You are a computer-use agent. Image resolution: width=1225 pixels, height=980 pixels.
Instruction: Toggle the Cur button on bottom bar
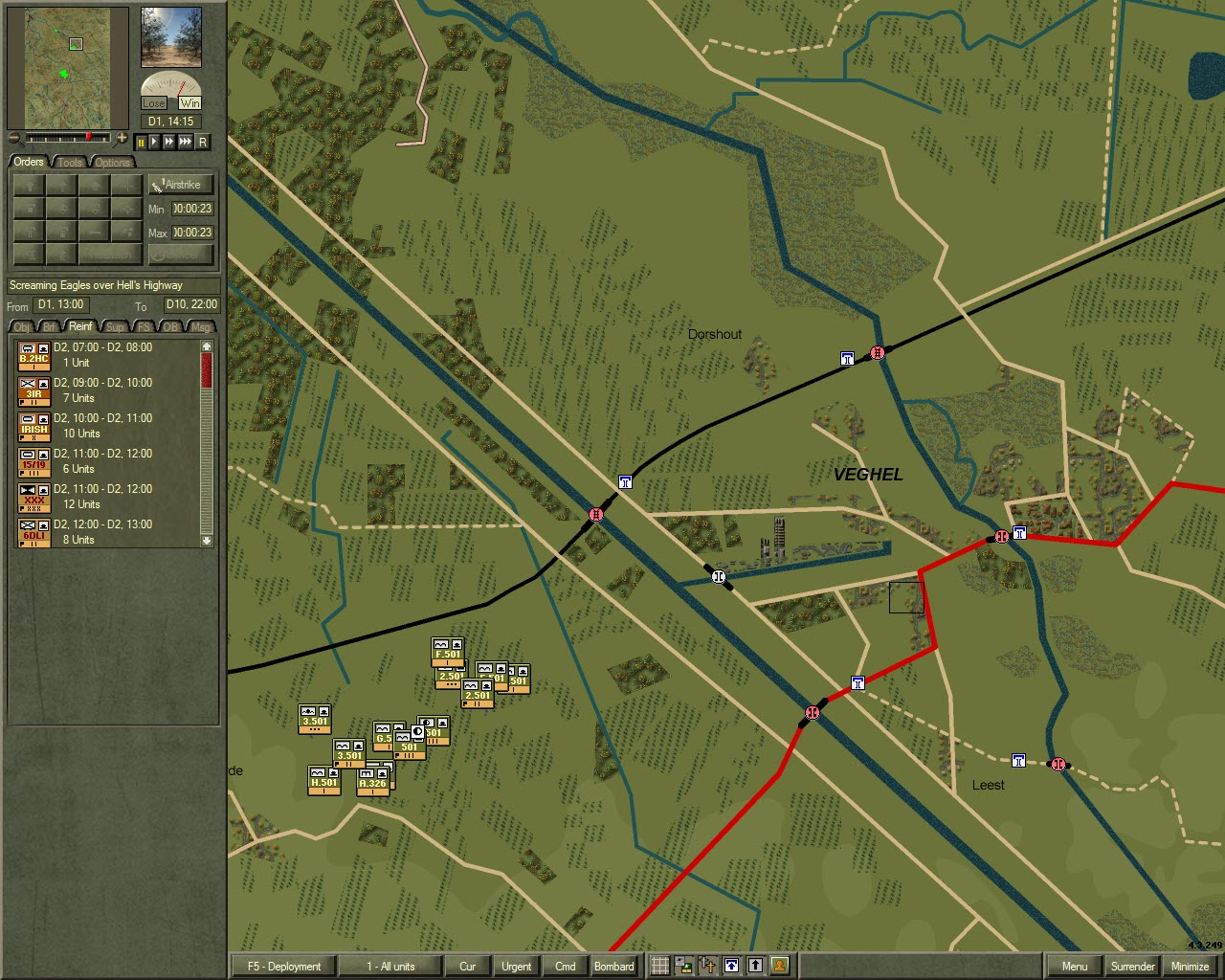click(x=467, y=966)
